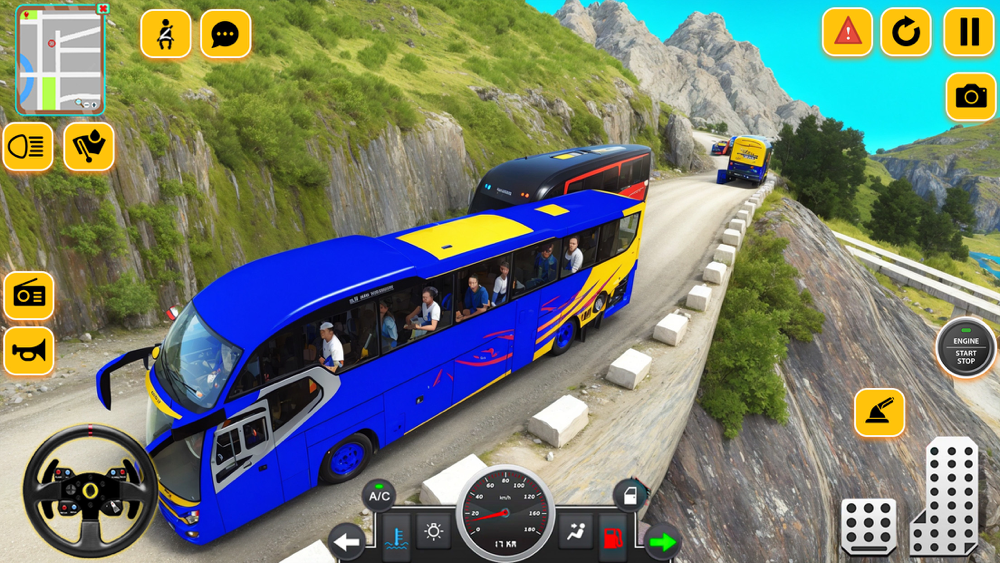Restart using the circular arrow button
1000x563 pixels.
point(906,32)
